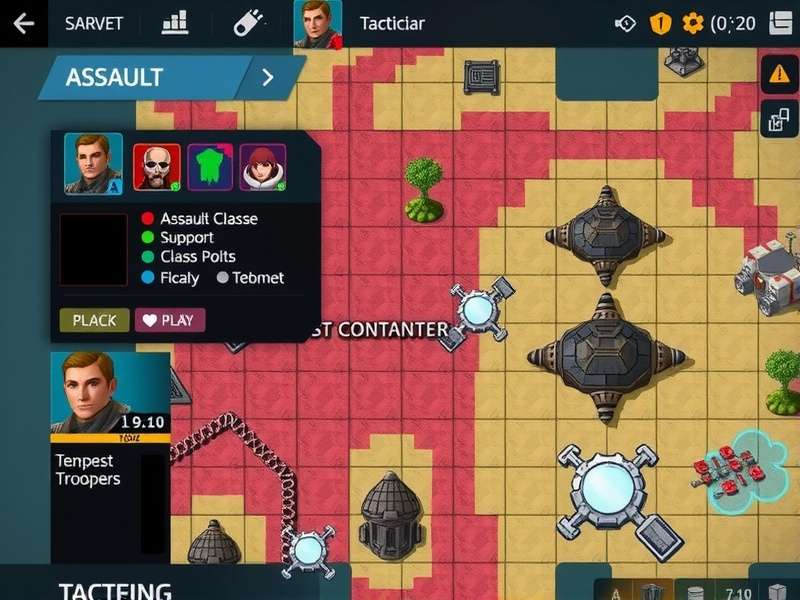Image resolution: width=800 pixels, height=600 pixels.
Task: Open settings with the orange gear icon
Action: click(x=692, y=23)
